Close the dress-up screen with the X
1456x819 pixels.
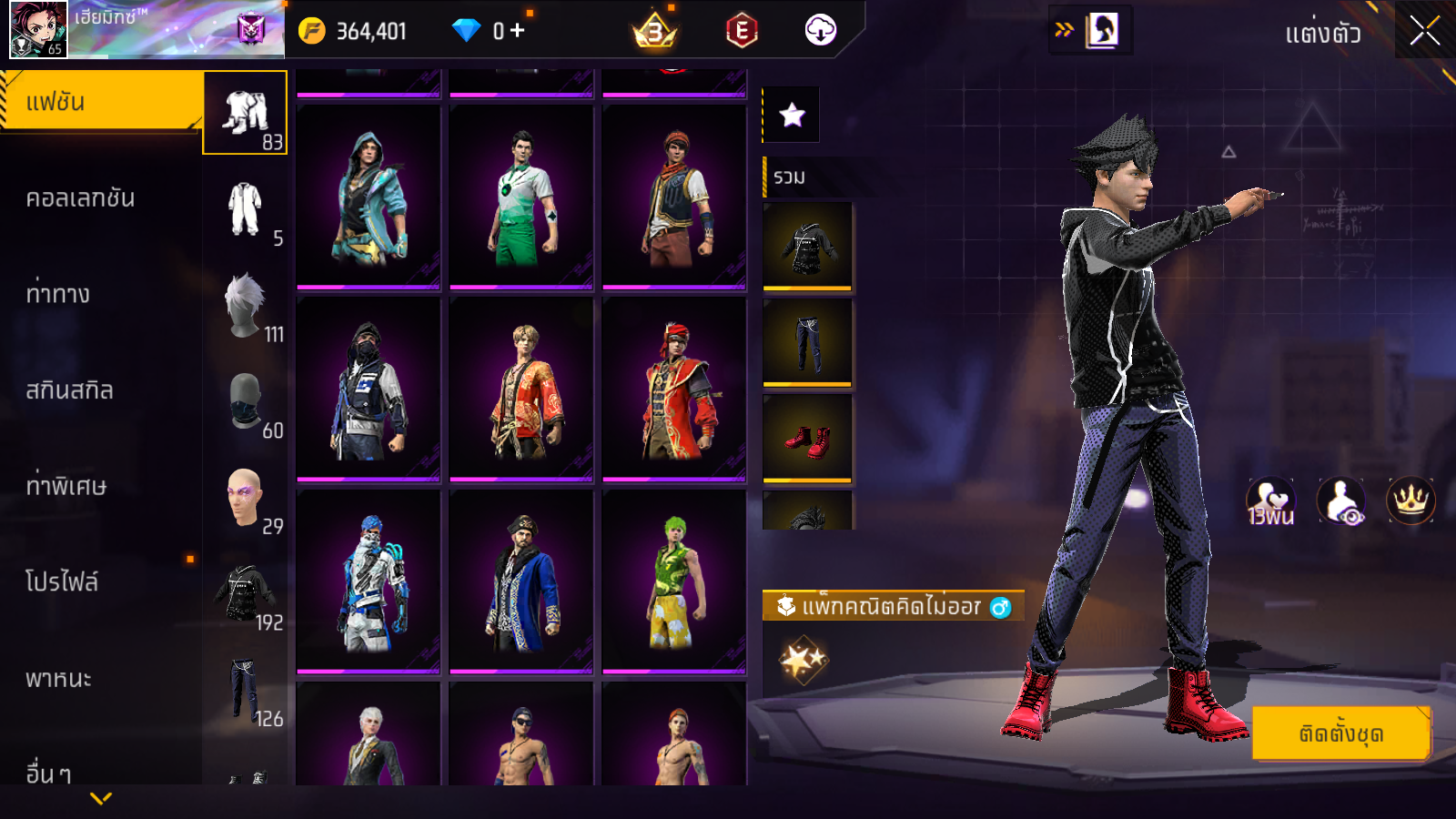tap(1424, 32)
